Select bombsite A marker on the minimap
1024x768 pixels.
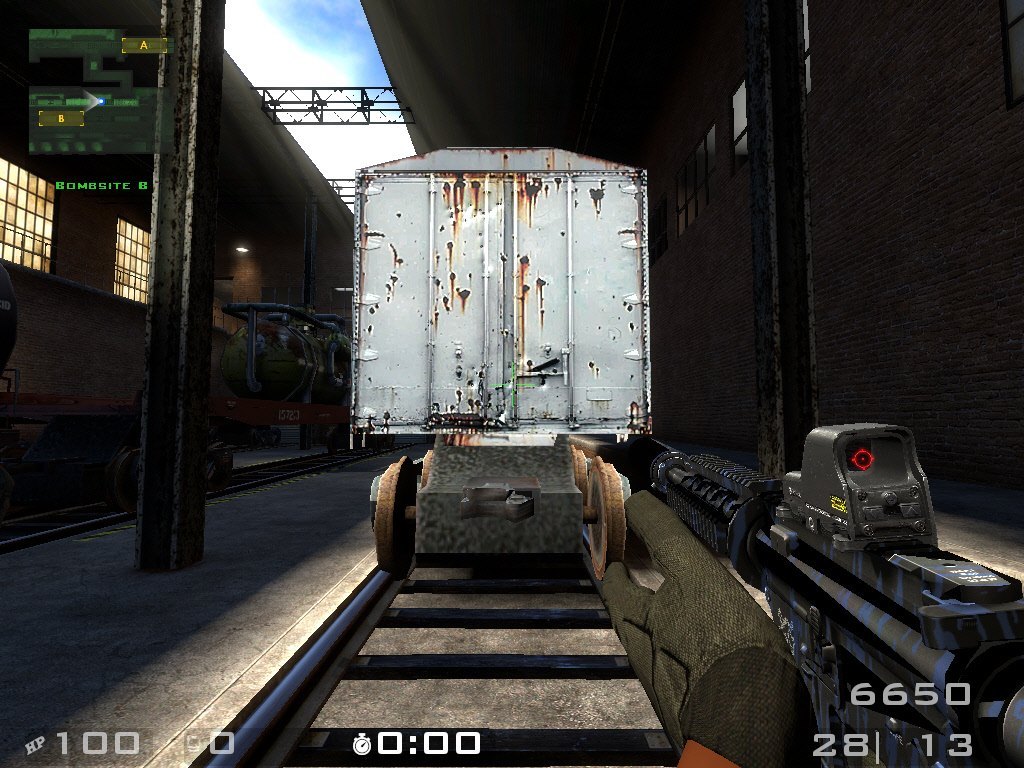[144, 45]
